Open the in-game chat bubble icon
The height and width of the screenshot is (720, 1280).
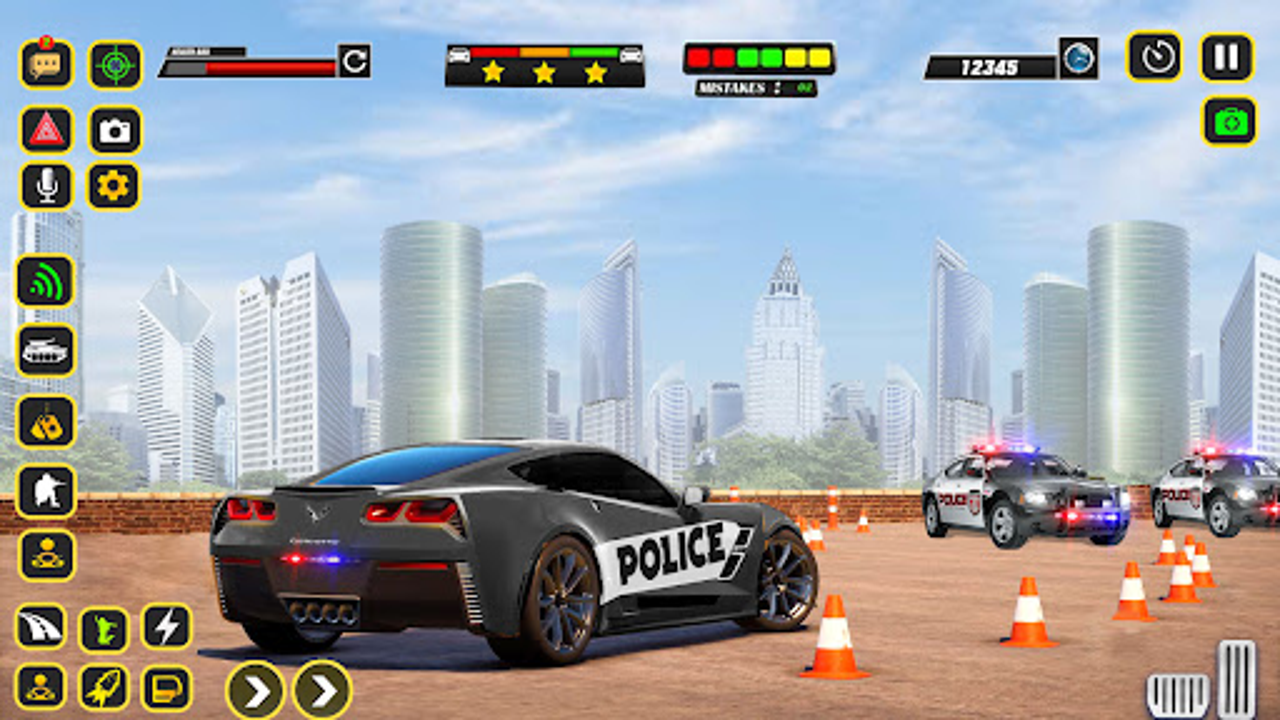(x=47, y=63)
